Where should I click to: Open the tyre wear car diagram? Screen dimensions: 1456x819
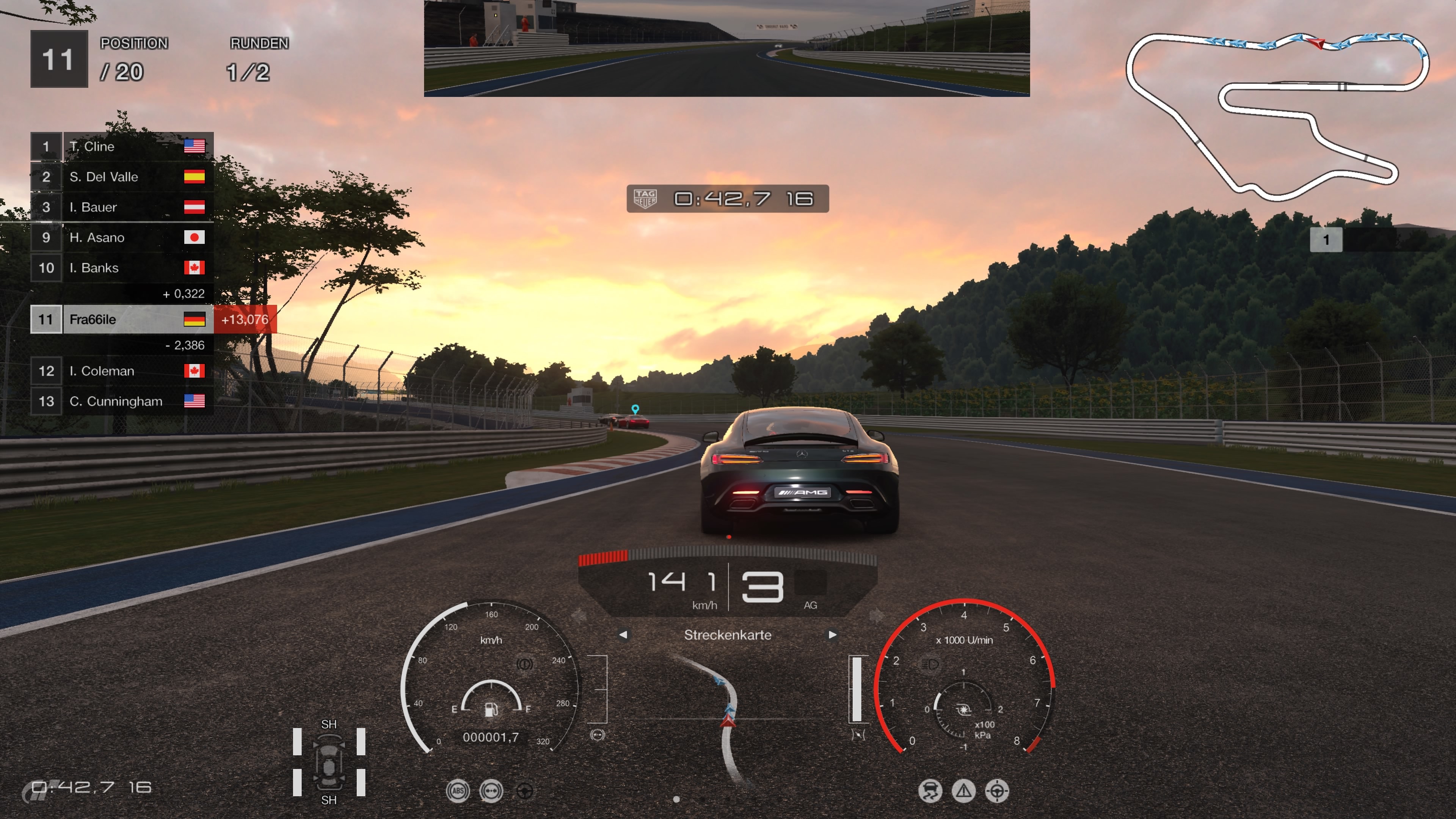click(x=328, y=763)
